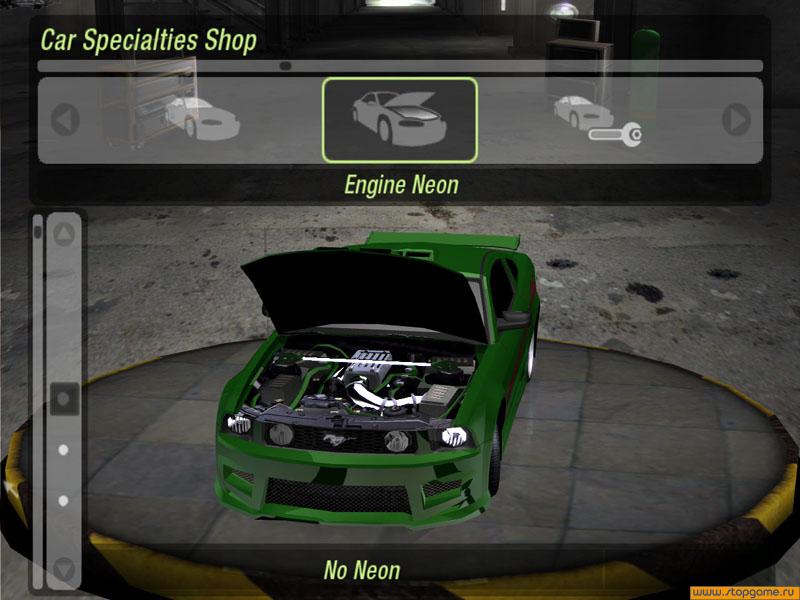Click the left arrow of the category carousel

[x=65, y=121]
